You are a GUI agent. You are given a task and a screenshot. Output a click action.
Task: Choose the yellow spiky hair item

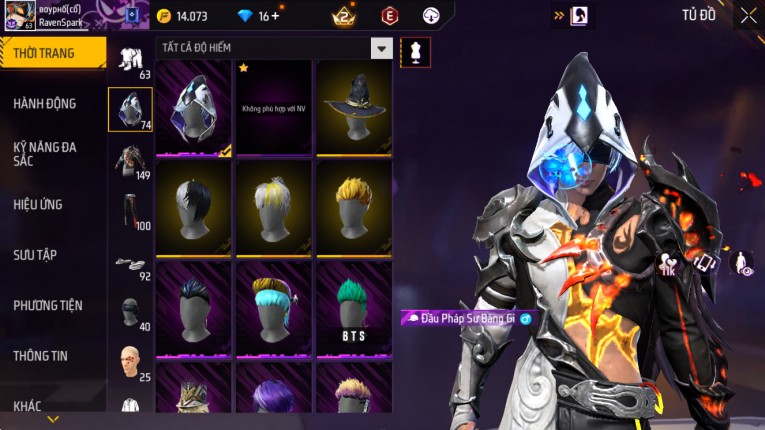tap(355, 209)
